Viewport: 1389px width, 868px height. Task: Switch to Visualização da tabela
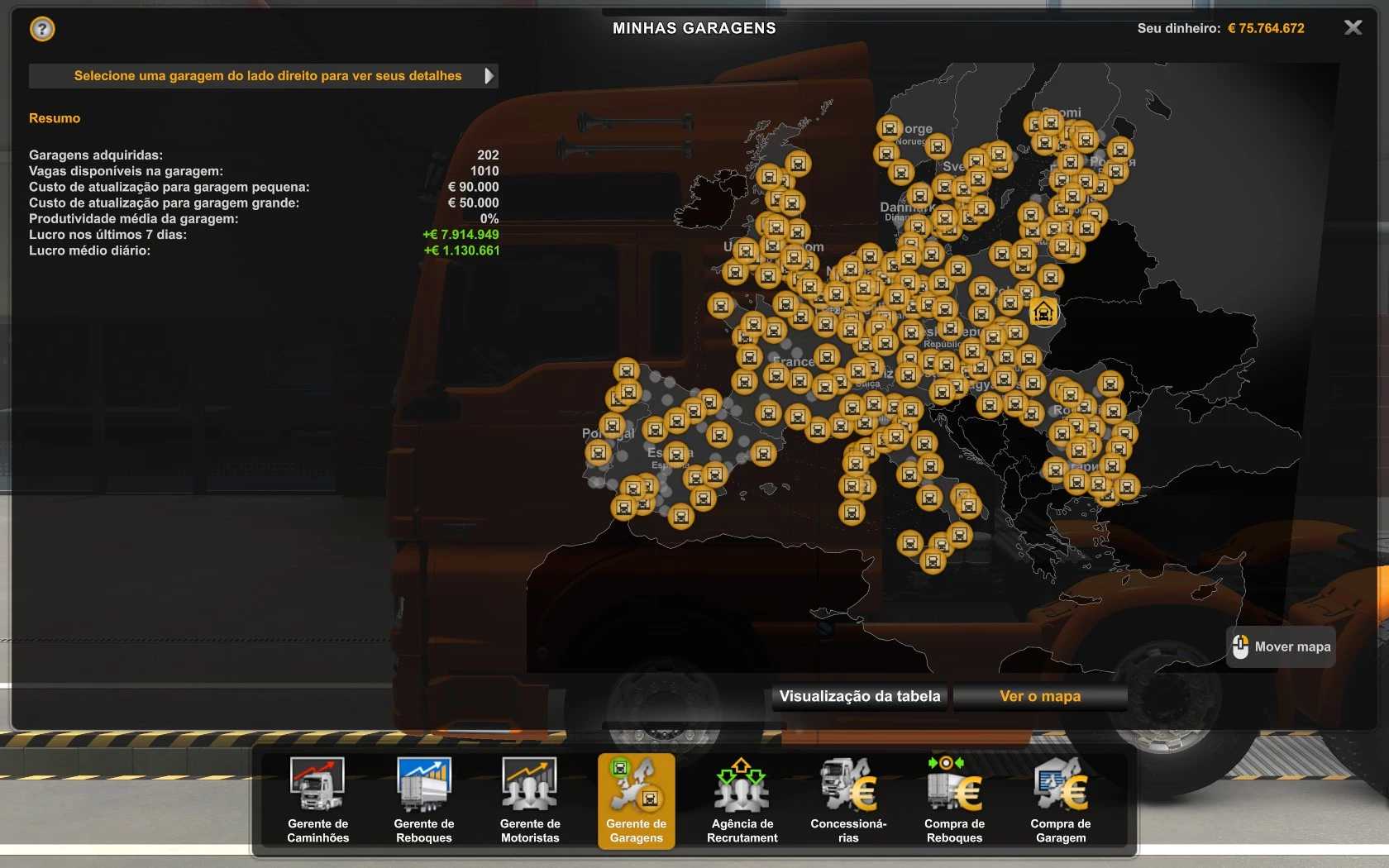[860, 696]
